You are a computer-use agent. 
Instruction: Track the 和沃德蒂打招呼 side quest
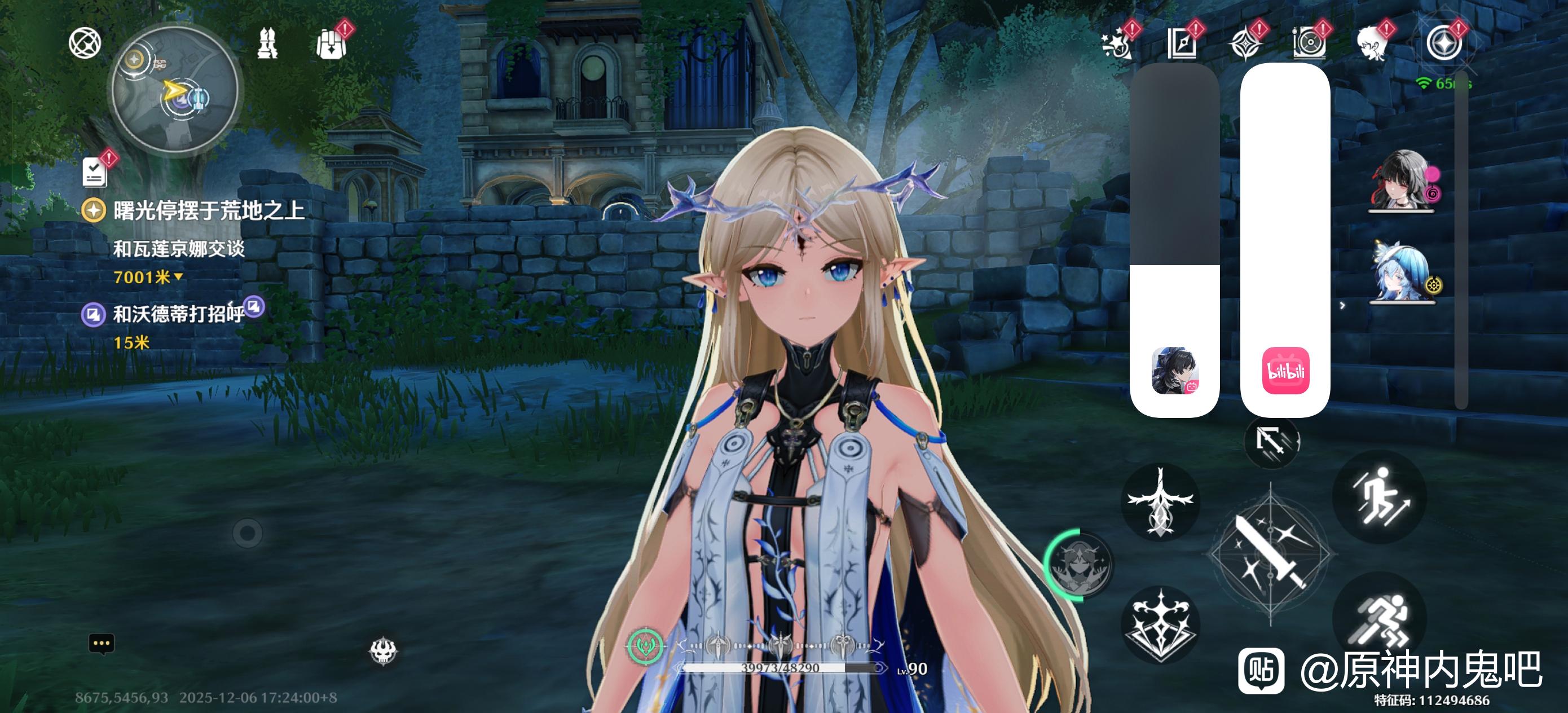click(x=178, y=314)
